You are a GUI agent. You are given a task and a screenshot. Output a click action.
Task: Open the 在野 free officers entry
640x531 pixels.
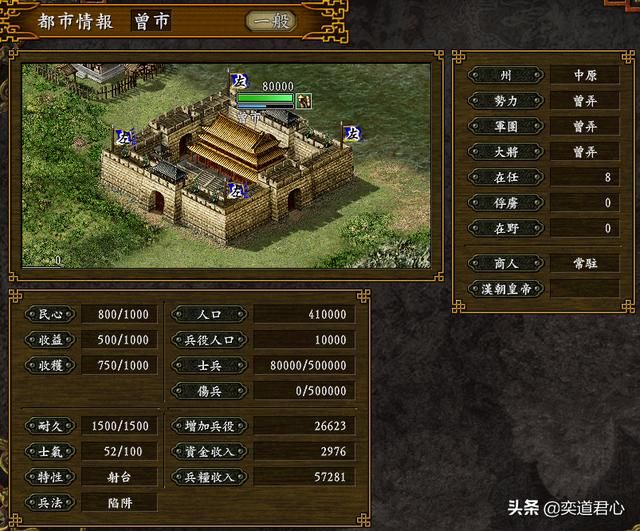coord(505,229)
